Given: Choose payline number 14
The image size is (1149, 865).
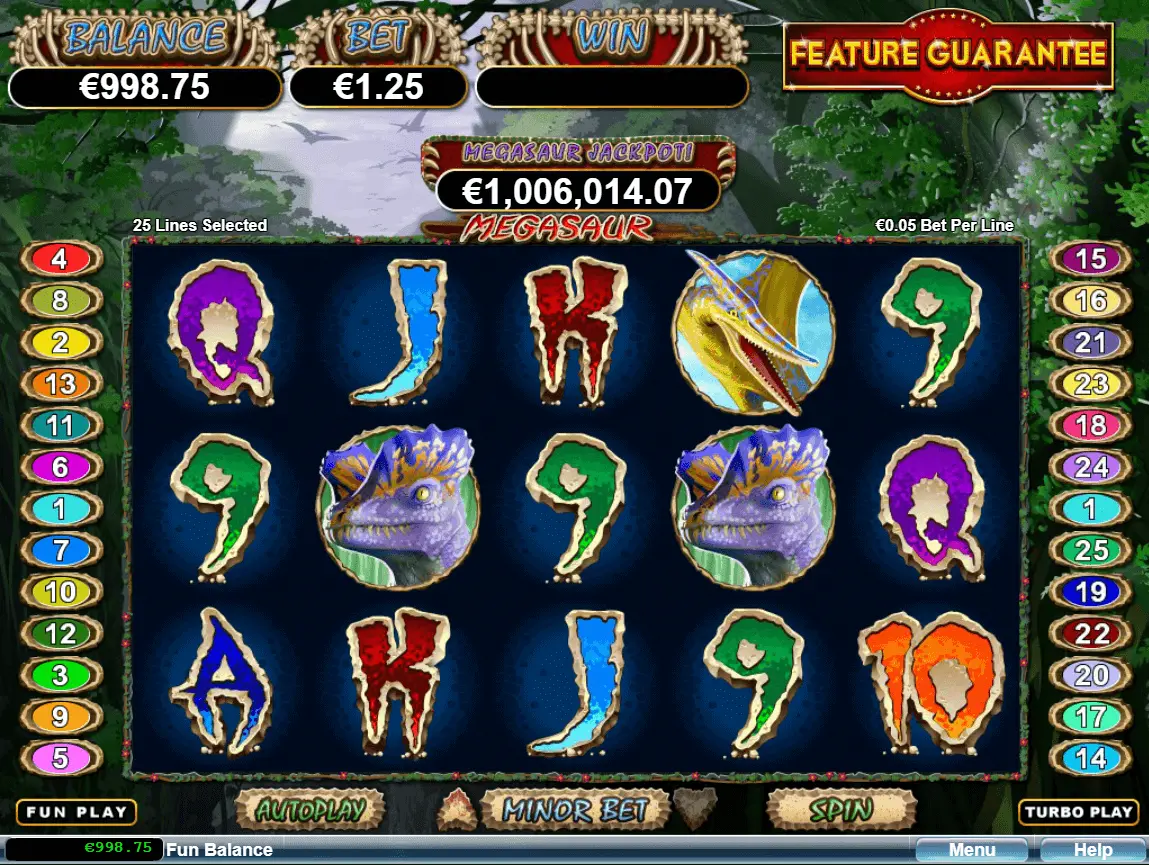Looking at the screenshot, I should click(1090, 758).
